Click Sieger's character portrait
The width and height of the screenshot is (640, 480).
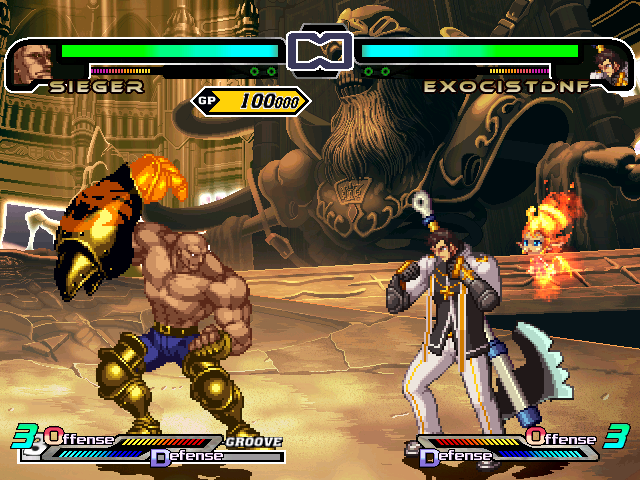pyautogui.click(x=33, y=63)
